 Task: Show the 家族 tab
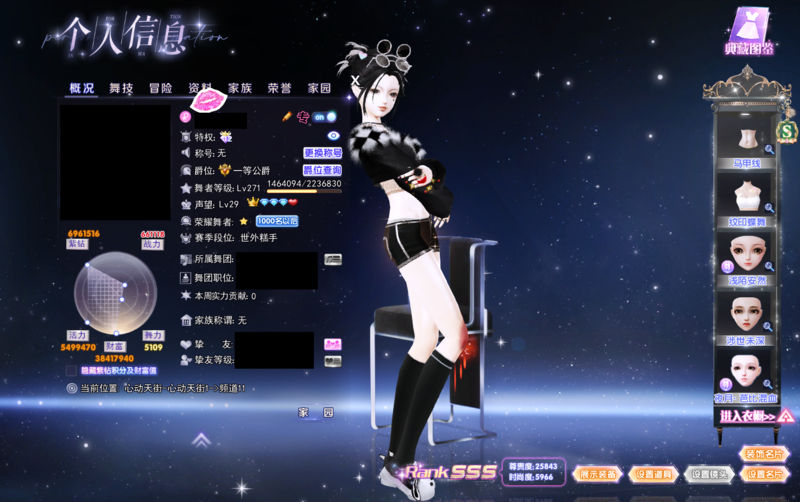(x=240, y=88)
